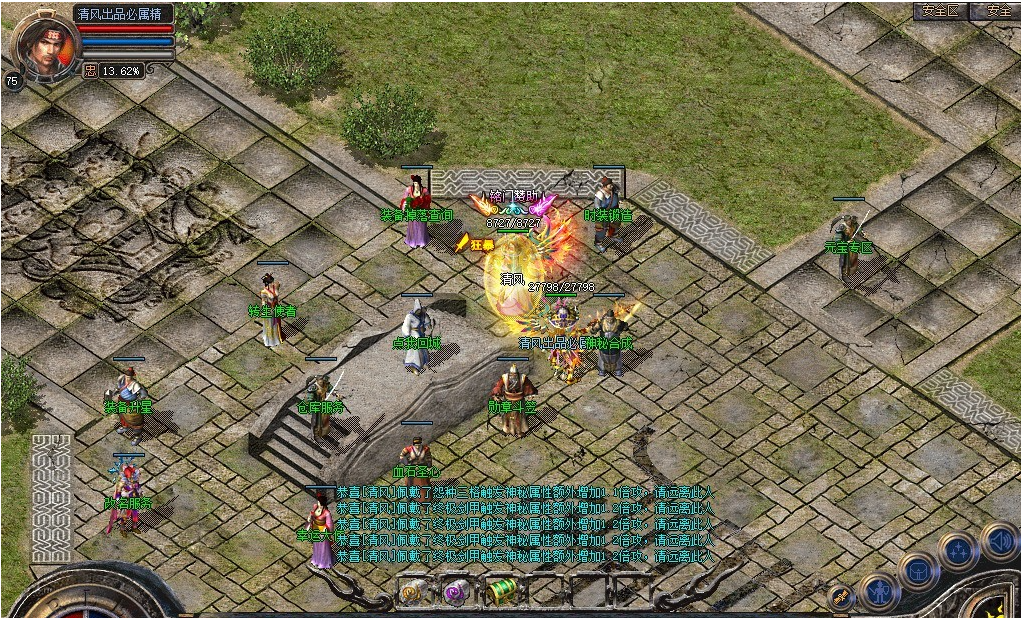Screen dimensions: 1021x618
Task: Click the 忠 loyalty badge under the portrait
Action: pos(90,71)
